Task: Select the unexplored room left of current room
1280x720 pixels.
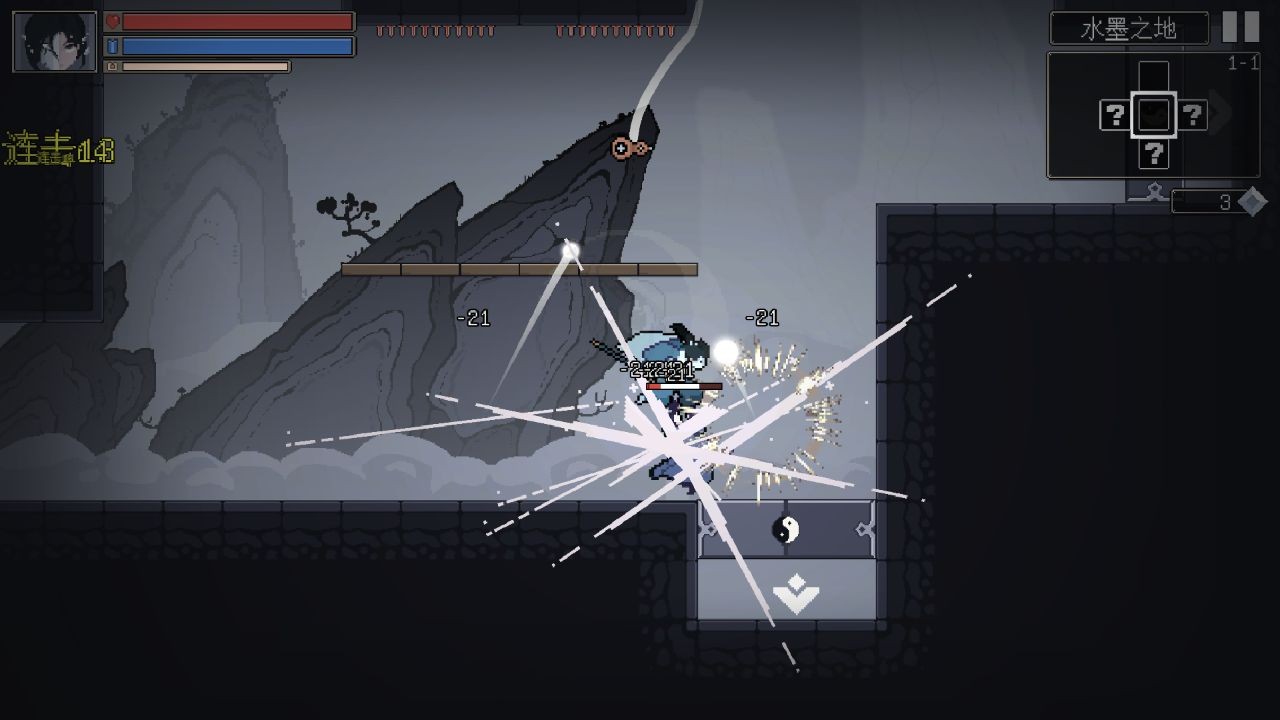Action: pos(1114,116)
